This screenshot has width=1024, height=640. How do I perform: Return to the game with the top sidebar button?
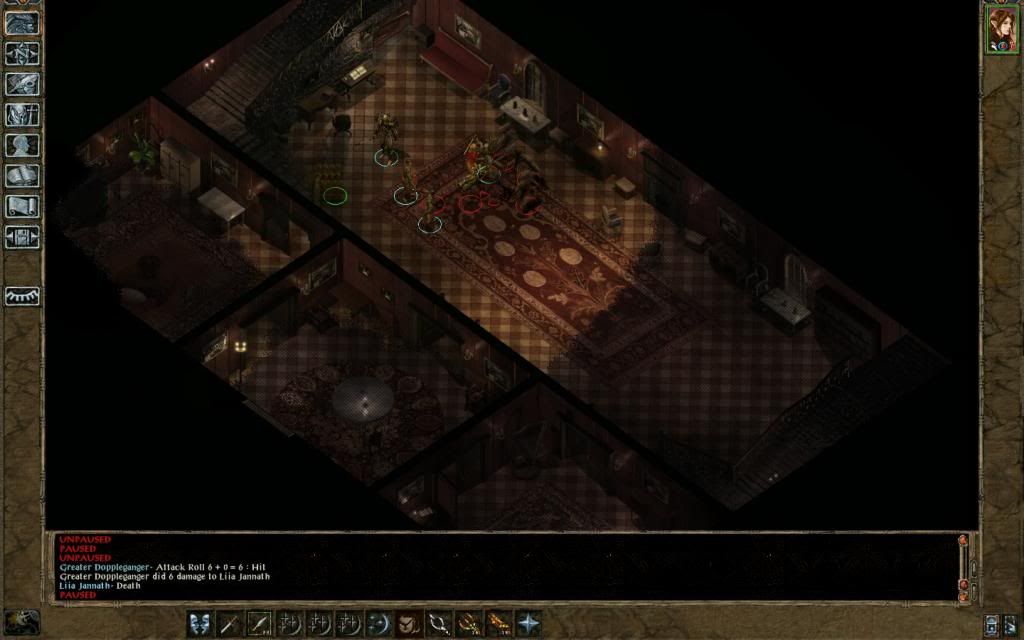tap(22, 24)
